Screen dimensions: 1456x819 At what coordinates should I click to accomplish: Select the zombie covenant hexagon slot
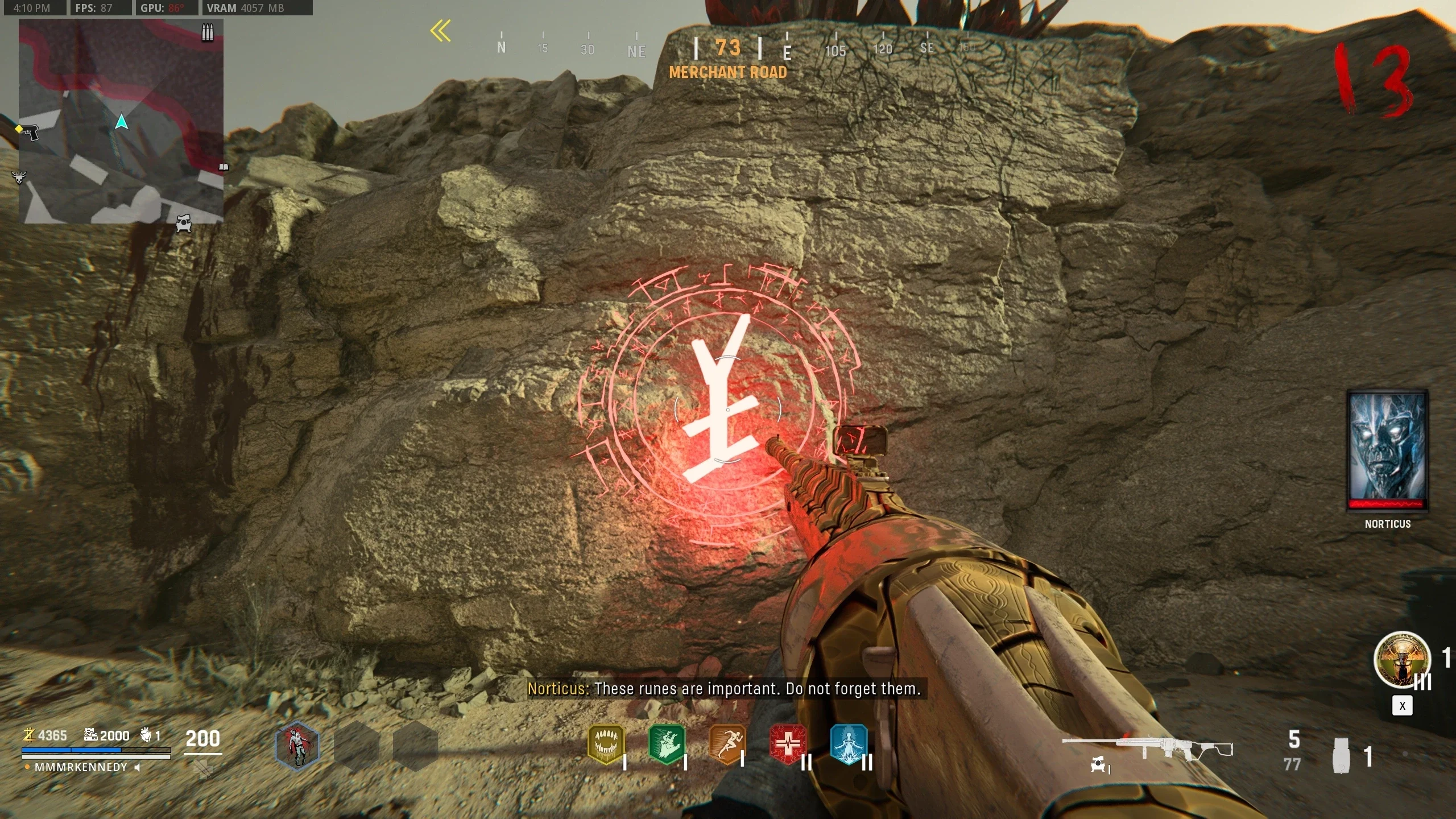(x=297, y=745)
